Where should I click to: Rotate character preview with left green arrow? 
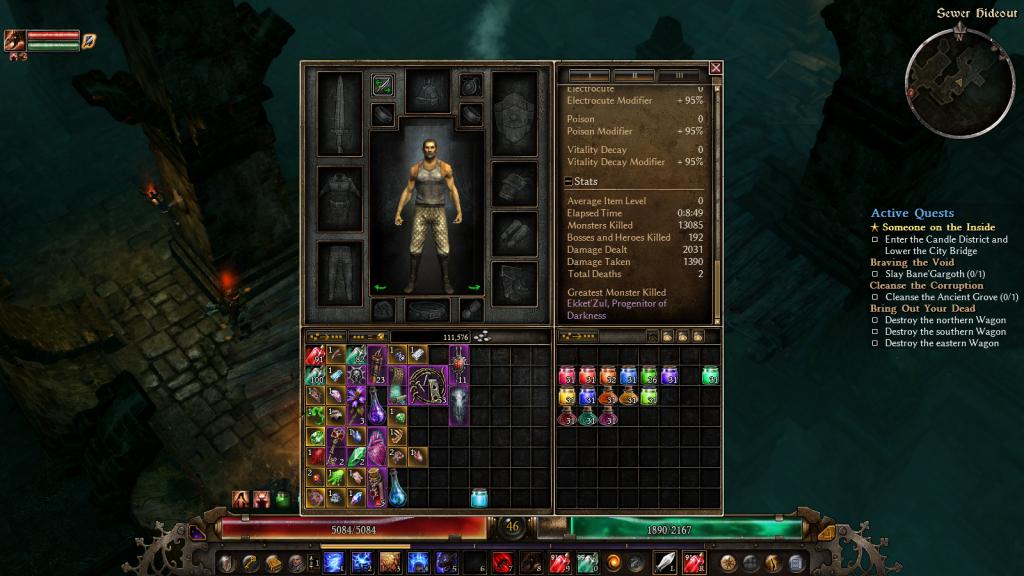click(x=380, y=287)
